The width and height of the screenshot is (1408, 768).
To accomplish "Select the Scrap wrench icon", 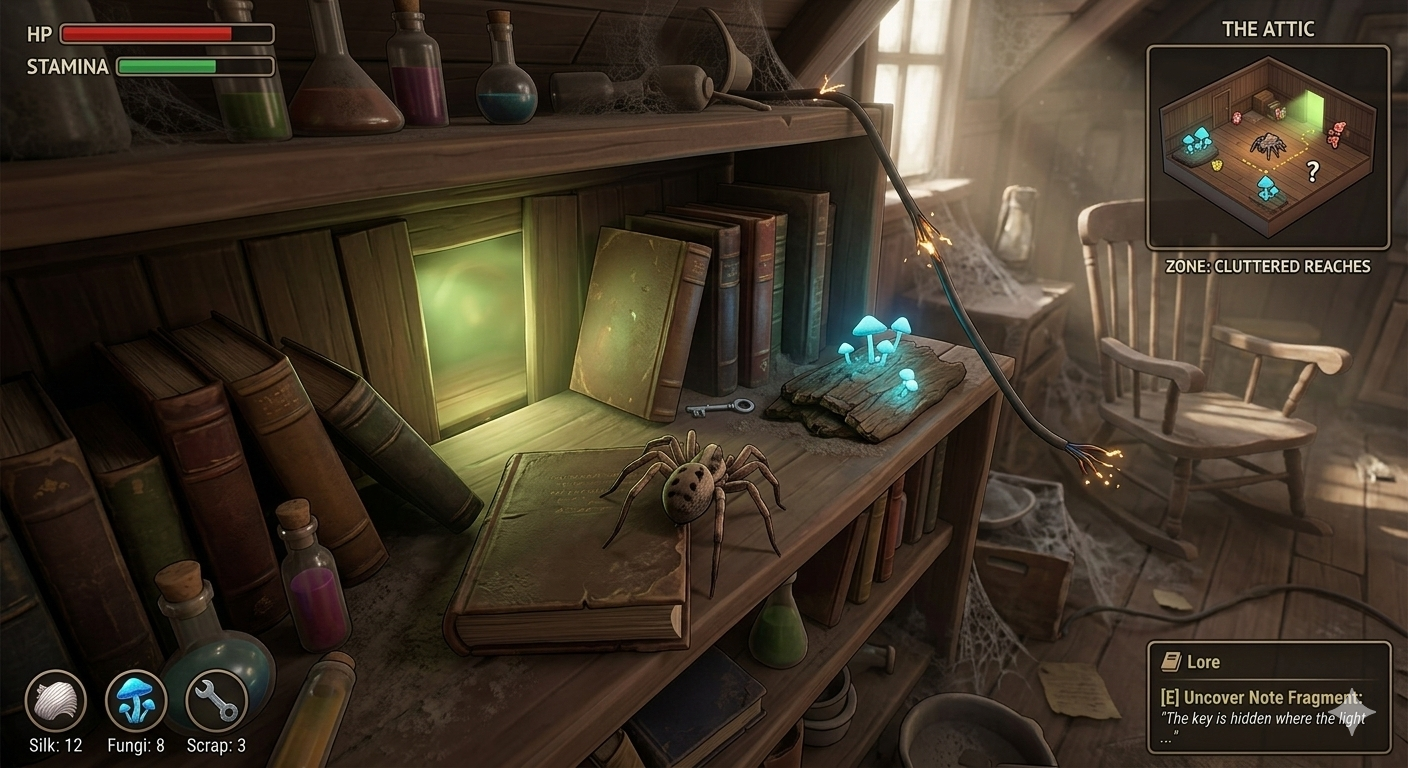I will click(x=217, y=700).
